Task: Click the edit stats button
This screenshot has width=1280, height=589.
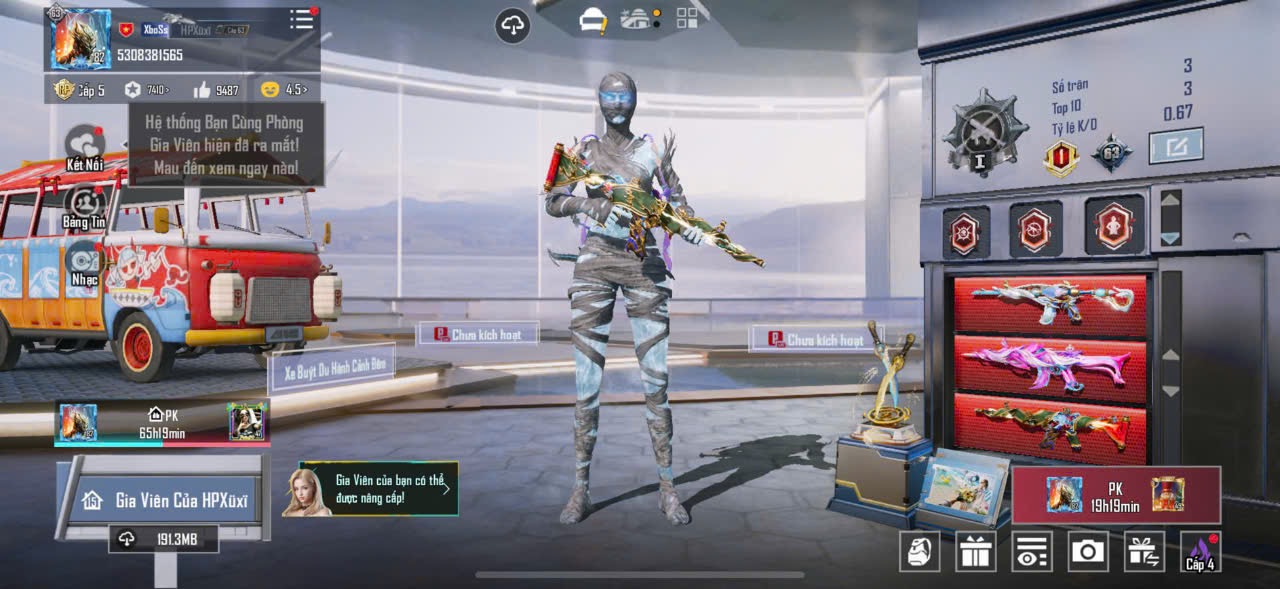Action: tap(1175, 146)
